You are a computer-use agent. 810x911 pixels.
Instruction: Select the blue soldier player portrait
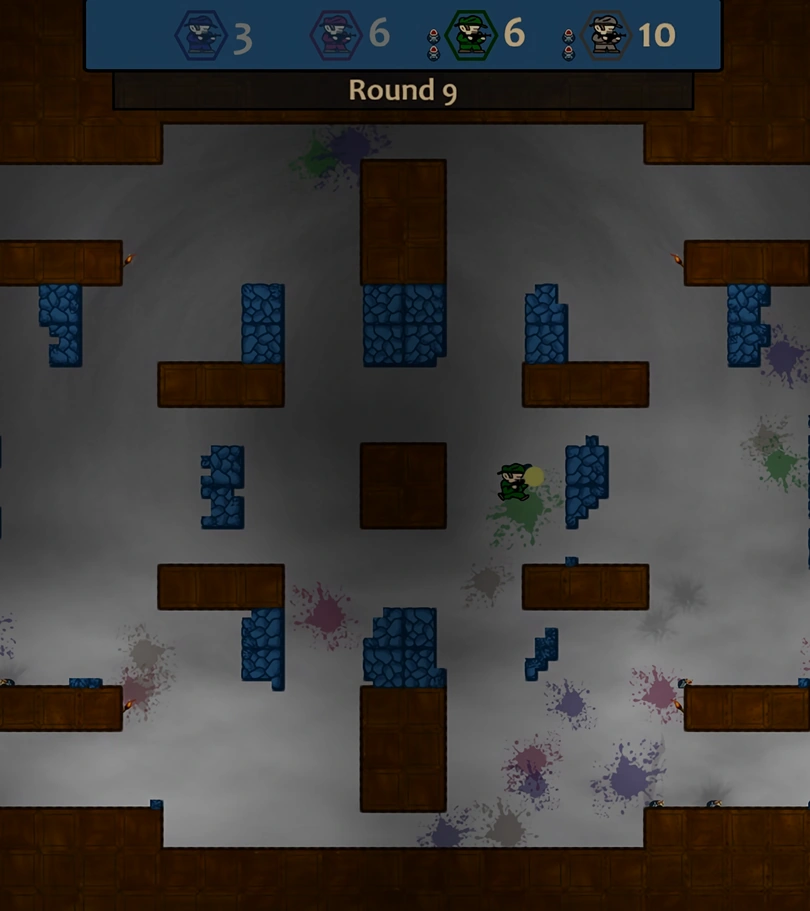point(201,36)
